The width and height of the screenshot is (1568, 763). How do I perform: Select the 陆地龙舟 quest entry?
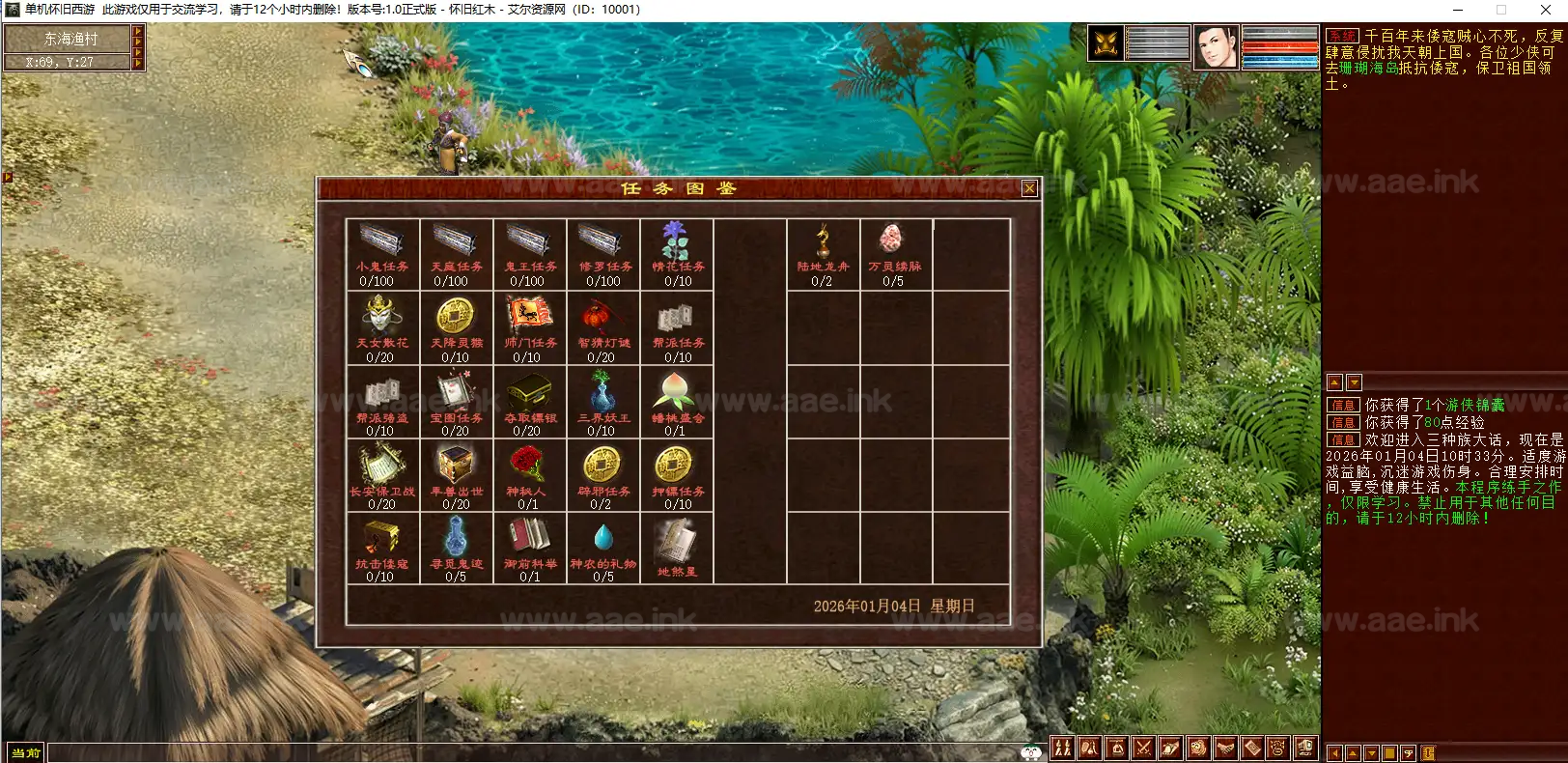[823, 253]
